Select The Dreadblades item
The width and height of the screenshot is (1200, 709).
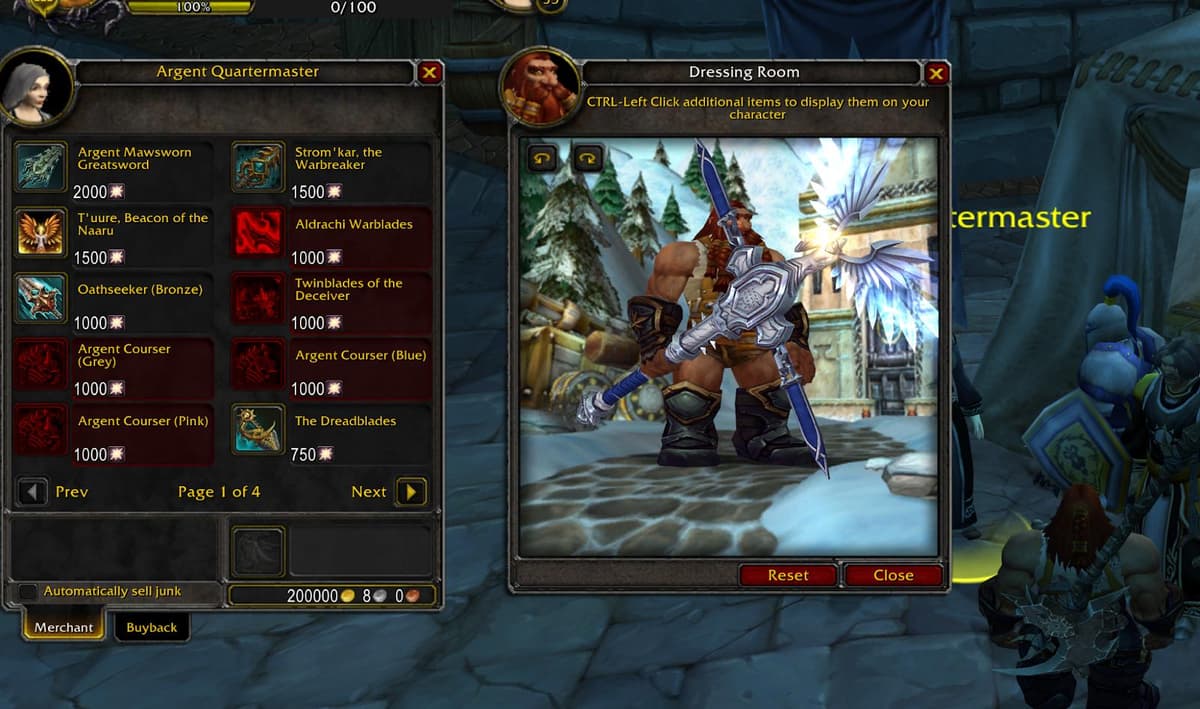click(x=258, y=430)
